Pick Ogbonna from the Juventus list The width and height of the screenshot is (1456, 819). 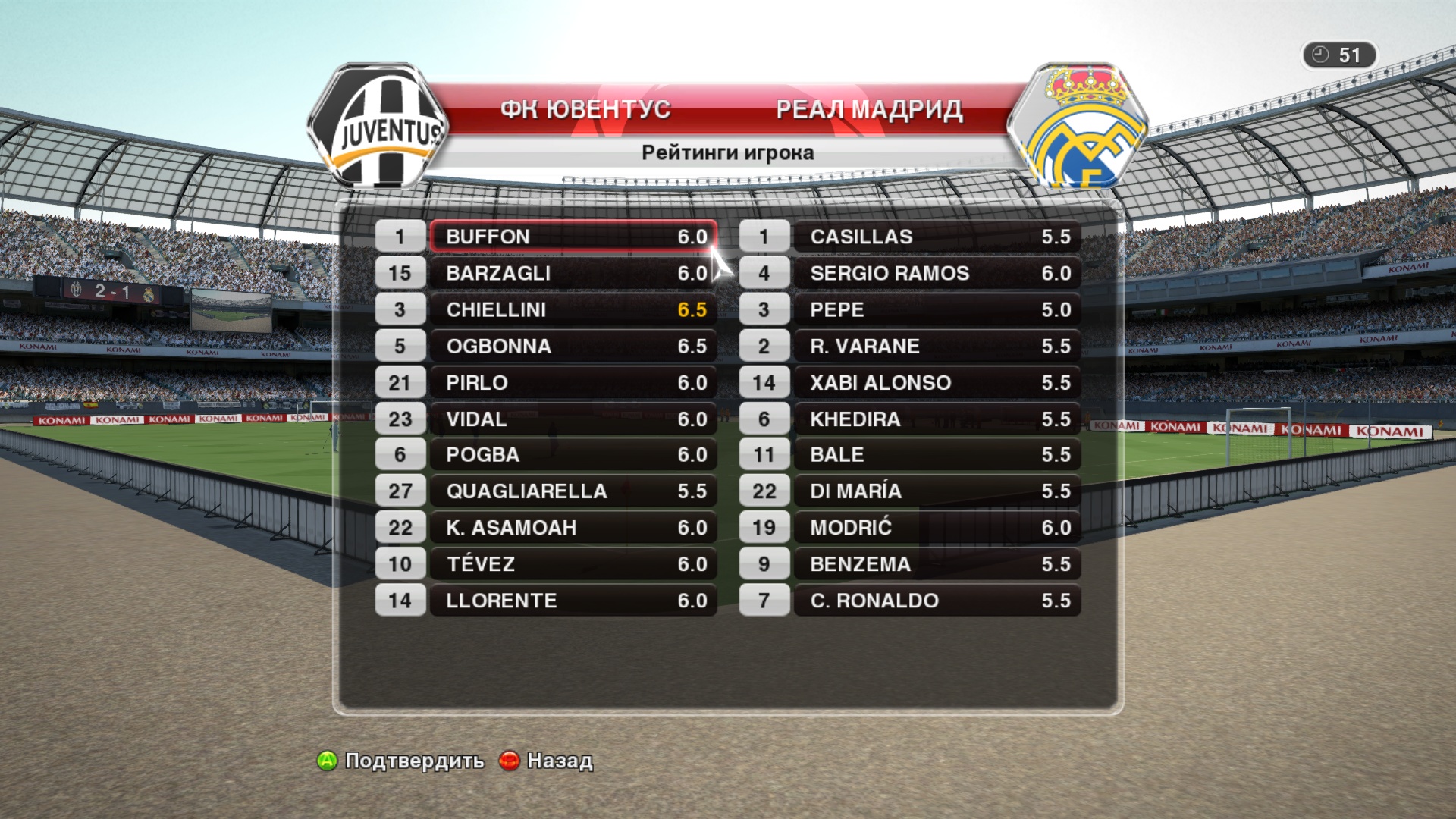(573, 346)
